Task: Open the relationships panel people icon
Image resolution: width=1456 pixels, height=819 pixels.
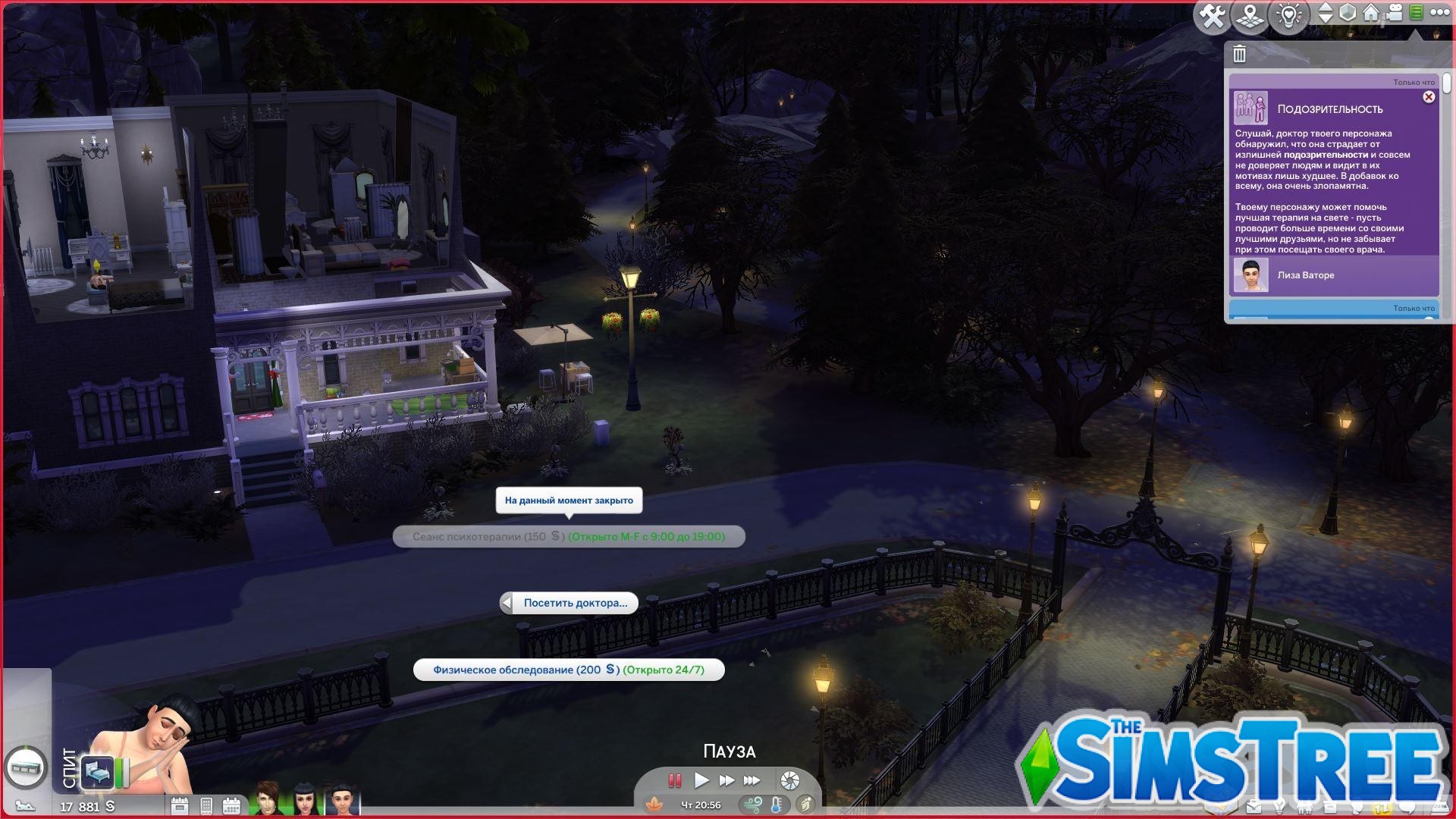Action: pyautogui.click(x=1305, y=806)
